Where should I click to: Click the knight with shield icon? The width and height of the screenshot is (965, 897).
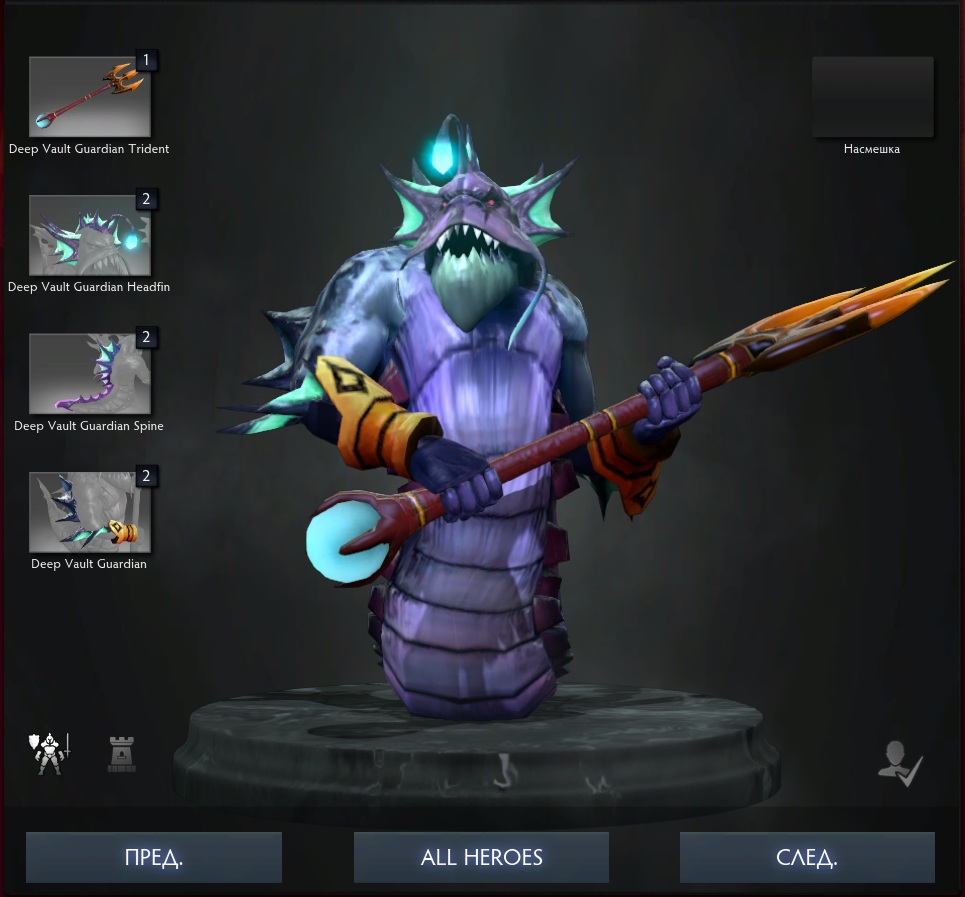pyautogui.click(x=51, y=754)
